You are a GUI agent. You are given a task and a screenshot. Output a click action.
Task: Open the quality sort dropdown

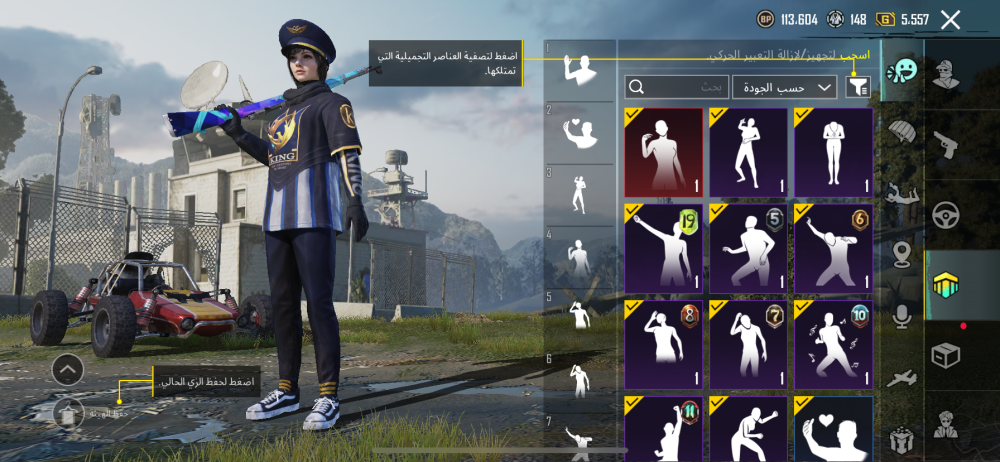[x=784, y=88]
